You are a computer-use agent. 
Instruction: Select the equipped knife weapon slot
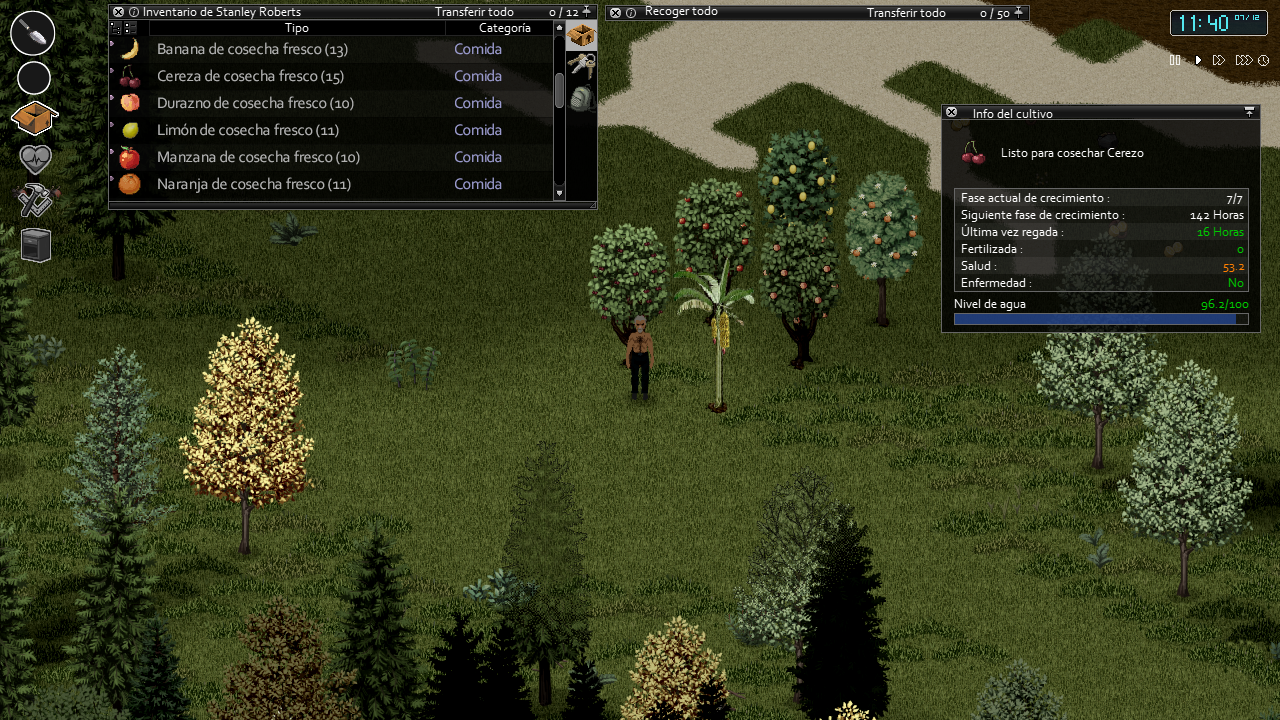pyautogui.click(x=33, y=33)
